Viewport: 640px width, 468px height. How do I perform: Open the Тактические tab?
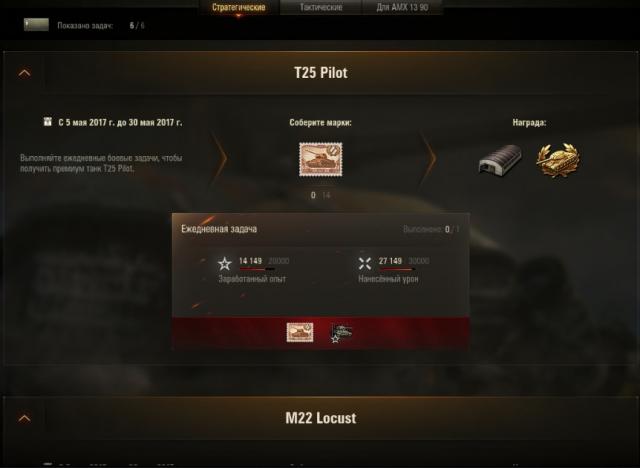(x=321, y=7)
